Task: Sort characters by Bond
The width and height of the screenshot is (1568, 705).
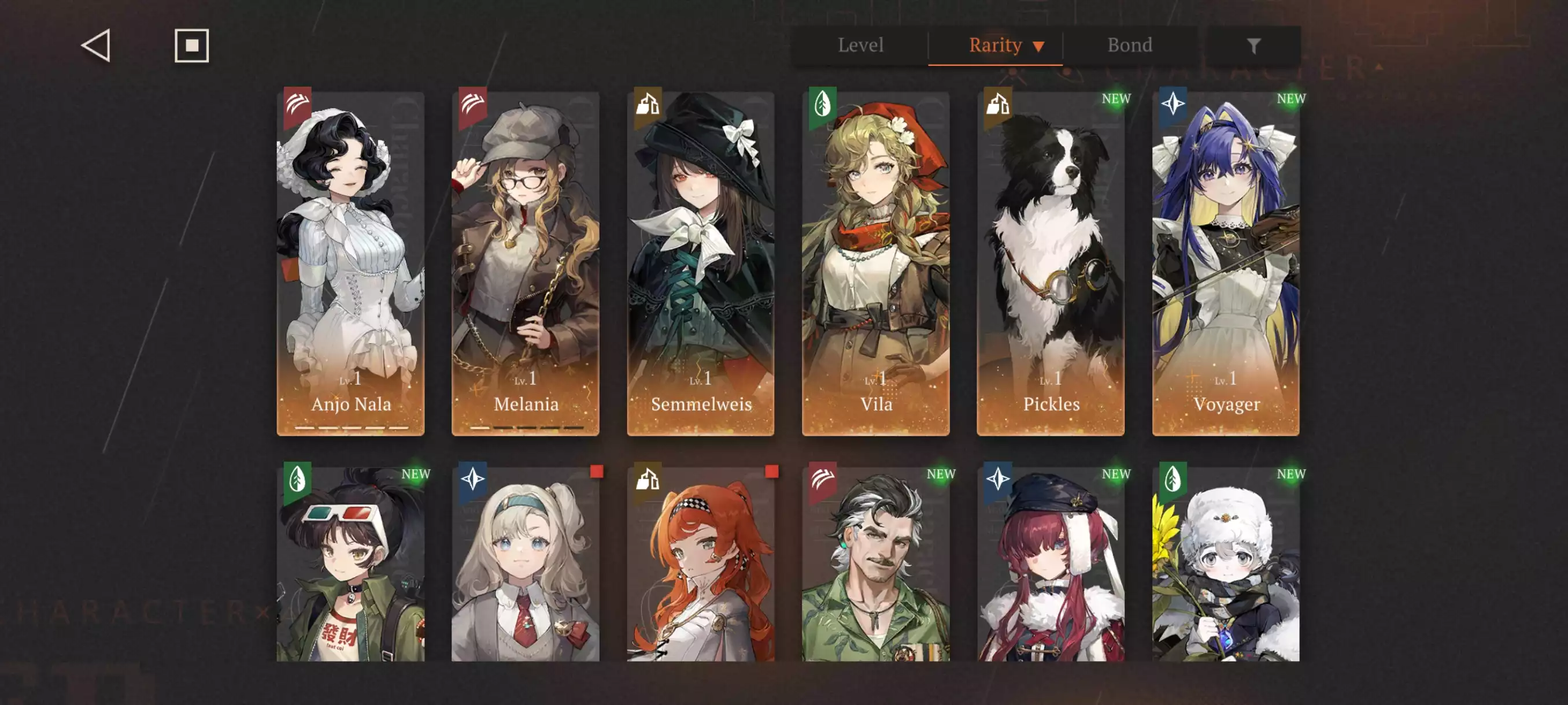Action: pyautogui.click(x=1129, y=45)
